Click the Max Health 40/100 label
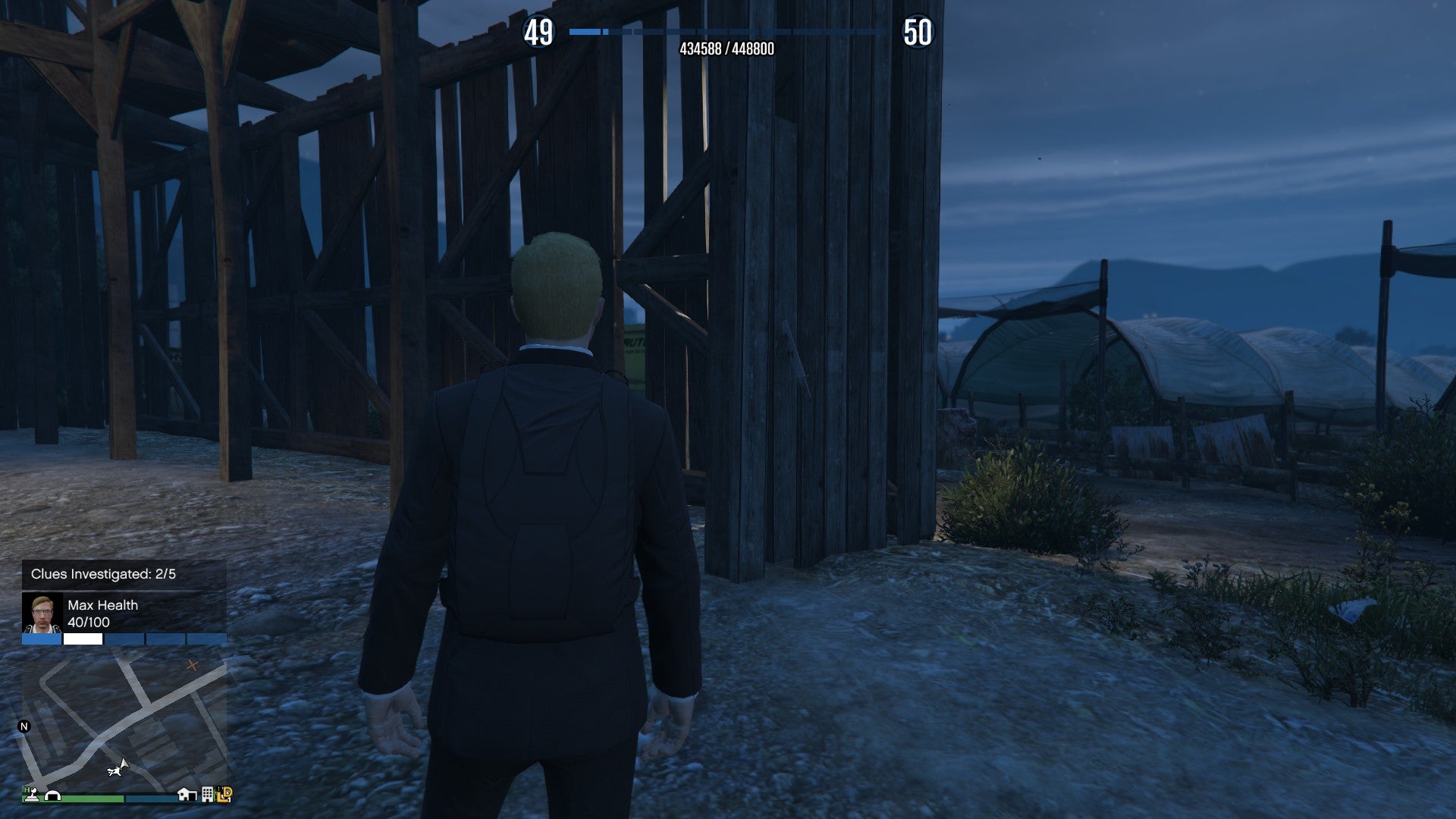 102,614
